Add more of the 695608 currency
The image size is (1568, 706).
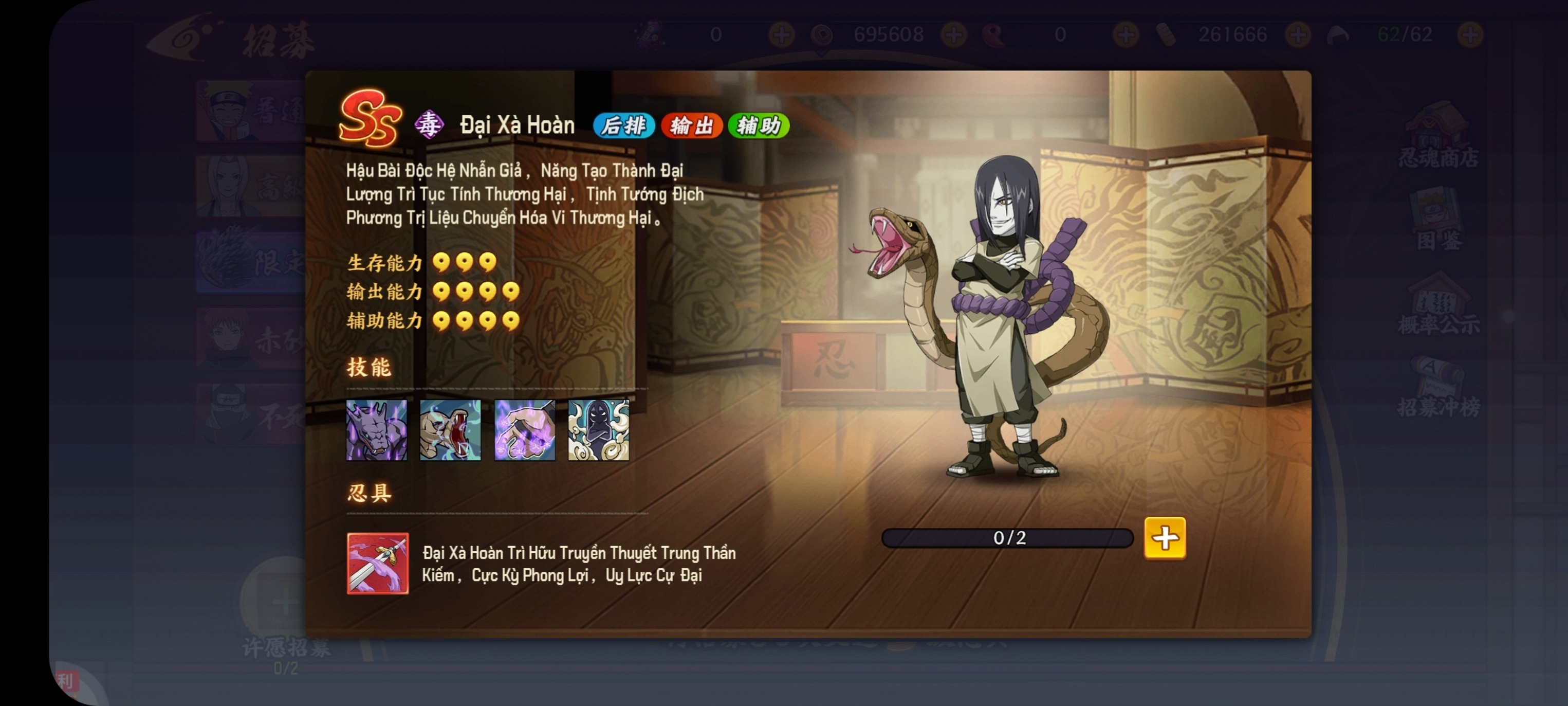954,35
